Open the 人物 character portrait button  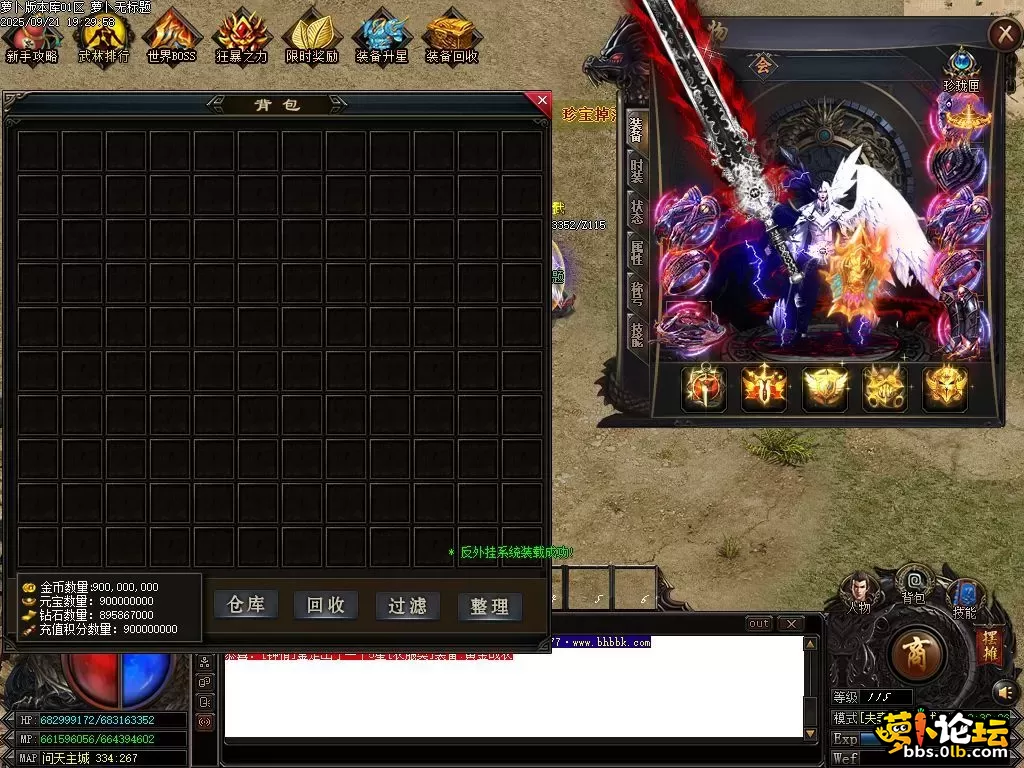pos(859,591)
